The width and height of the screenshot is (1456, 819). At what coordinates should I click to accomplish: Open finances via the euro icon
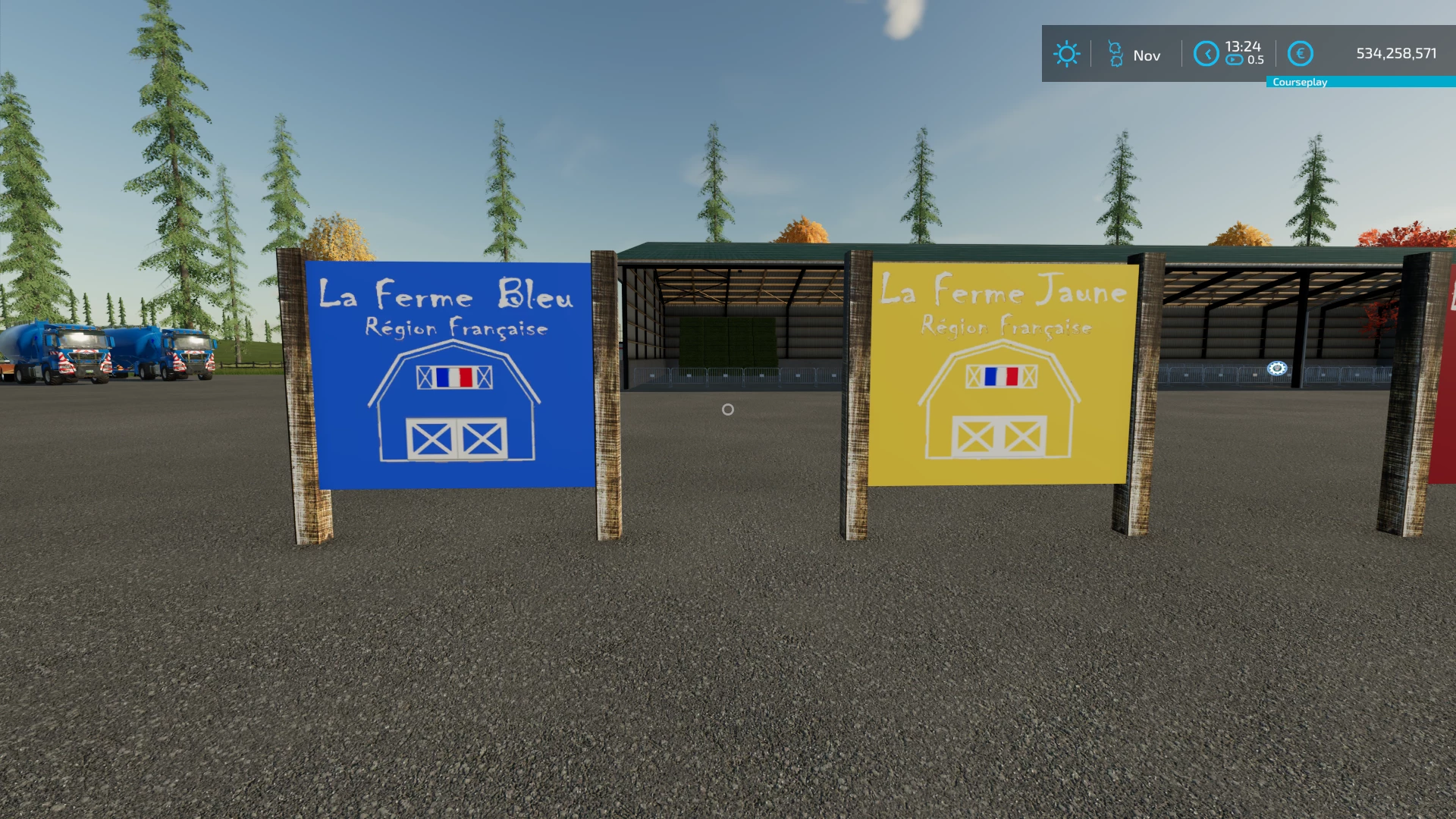(1301, 54)
